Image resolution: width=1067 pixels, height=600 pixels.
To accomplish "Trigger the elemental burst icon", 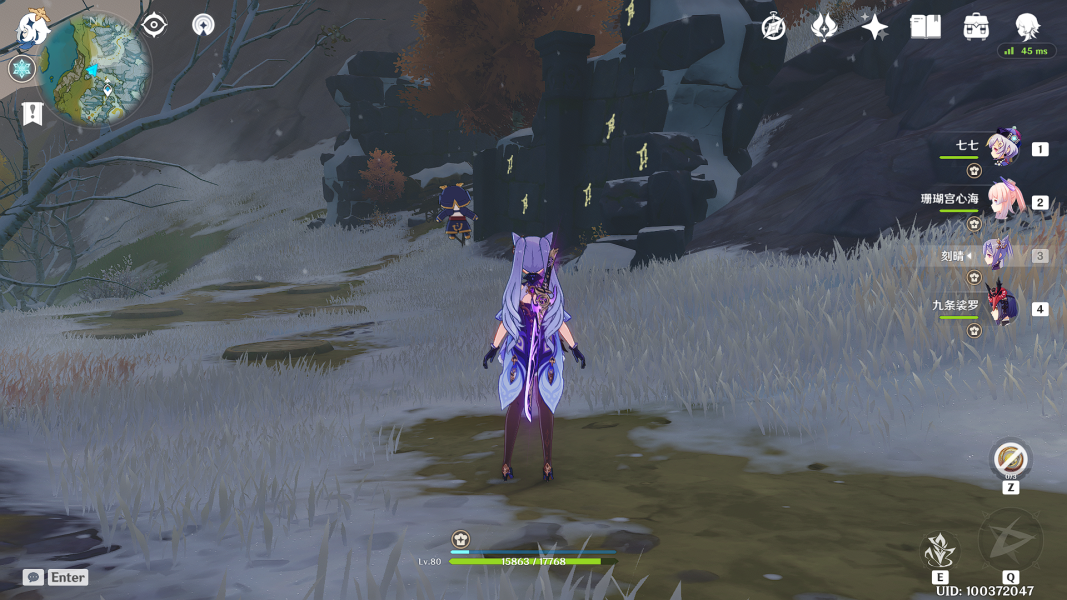I will click(1010, 541).
